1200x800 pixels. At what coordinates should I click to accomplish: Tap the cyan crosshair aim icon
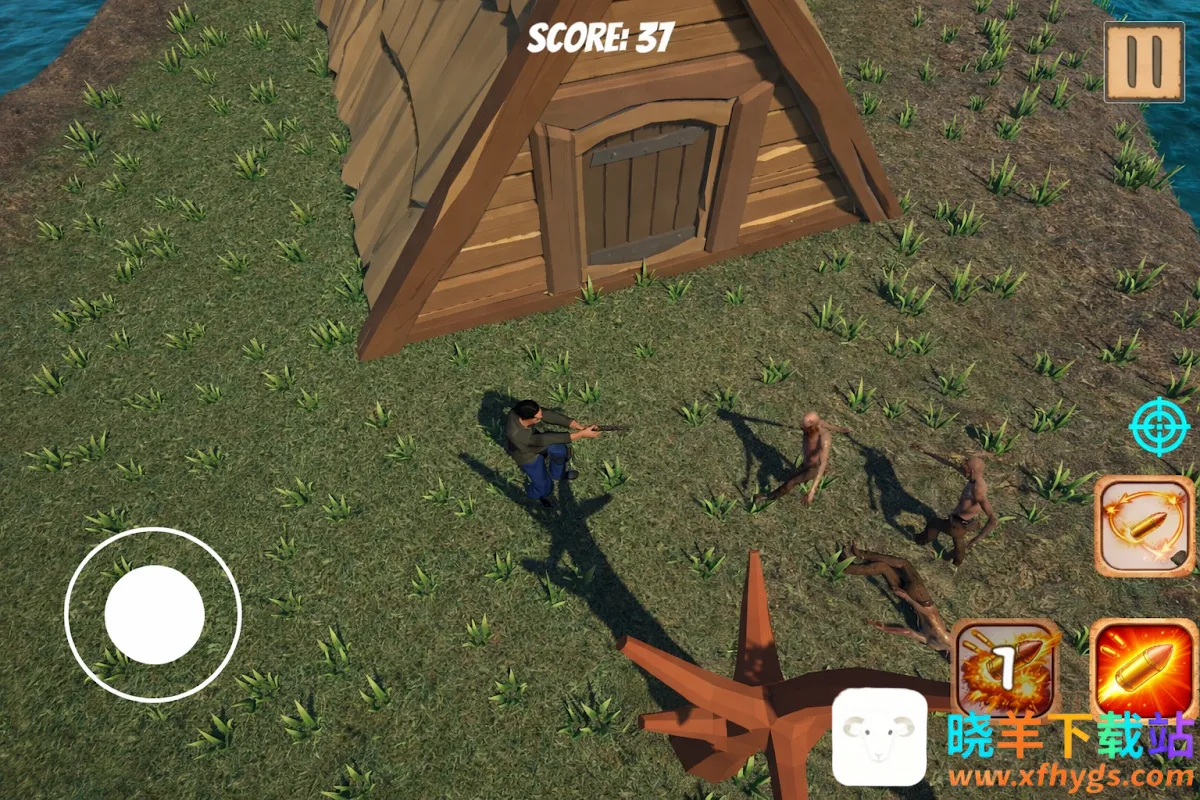1159,427
